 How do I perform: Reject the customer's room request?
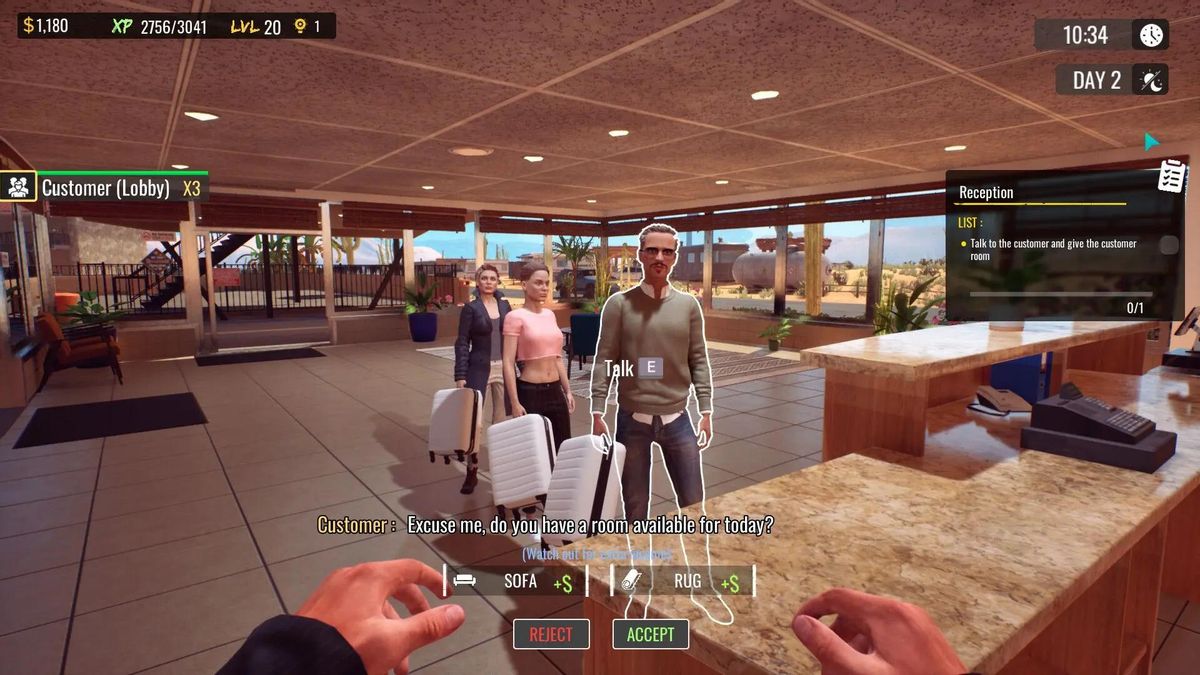click(x=551, y=634)
